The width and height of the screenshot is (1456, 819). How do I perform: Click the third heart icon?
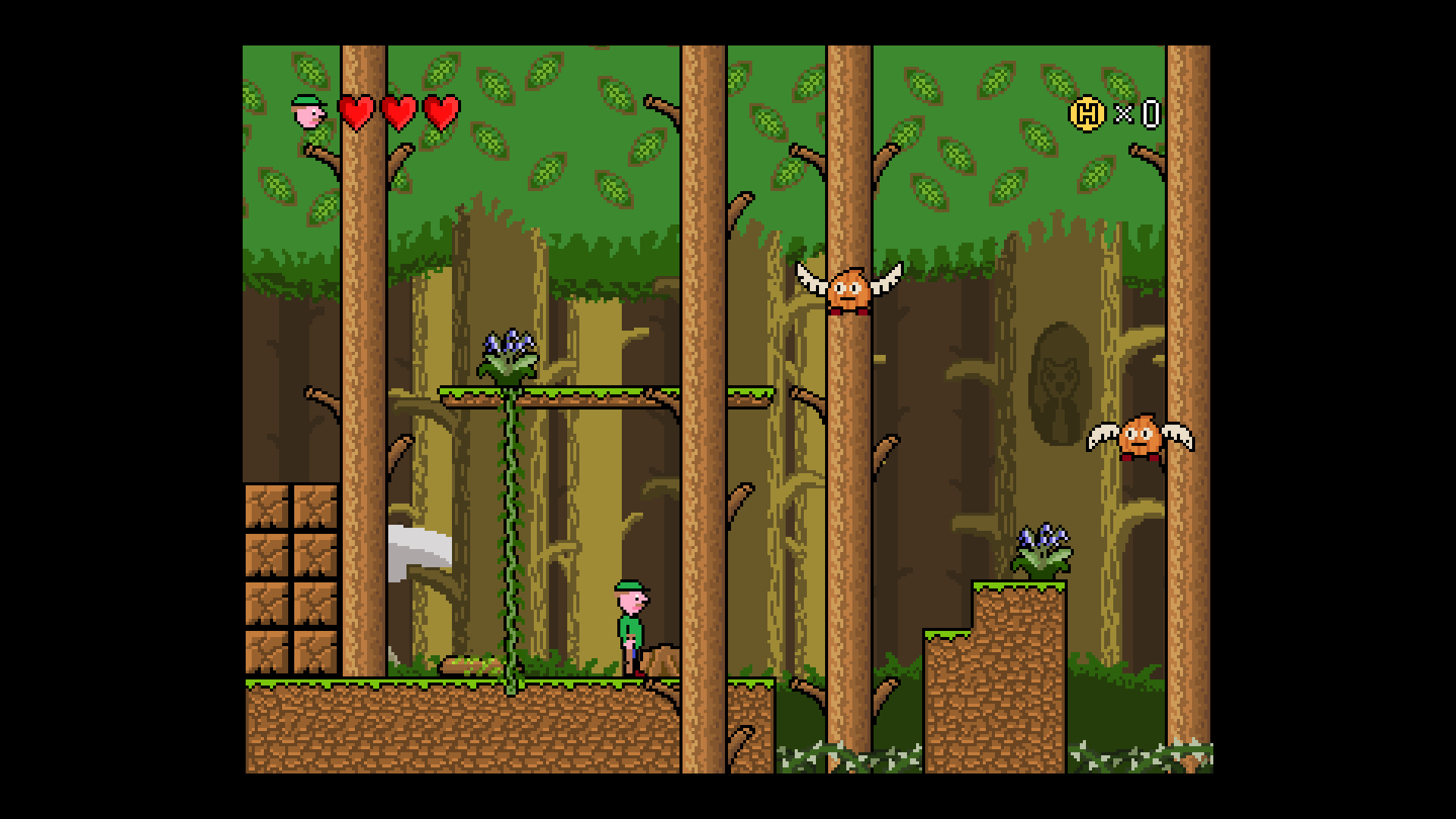coord(442,112)
